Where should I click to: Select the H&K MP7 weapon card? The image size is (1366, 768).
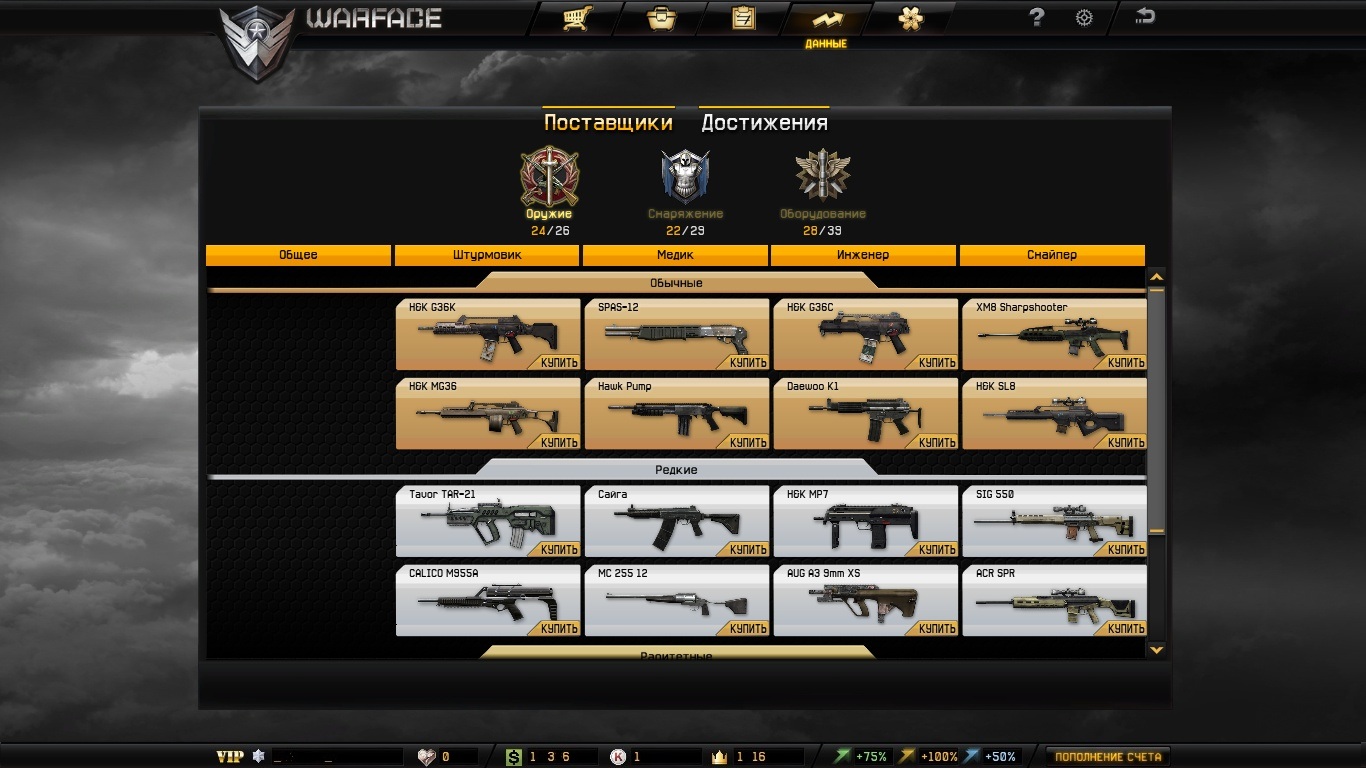click(x=865, y=522)
